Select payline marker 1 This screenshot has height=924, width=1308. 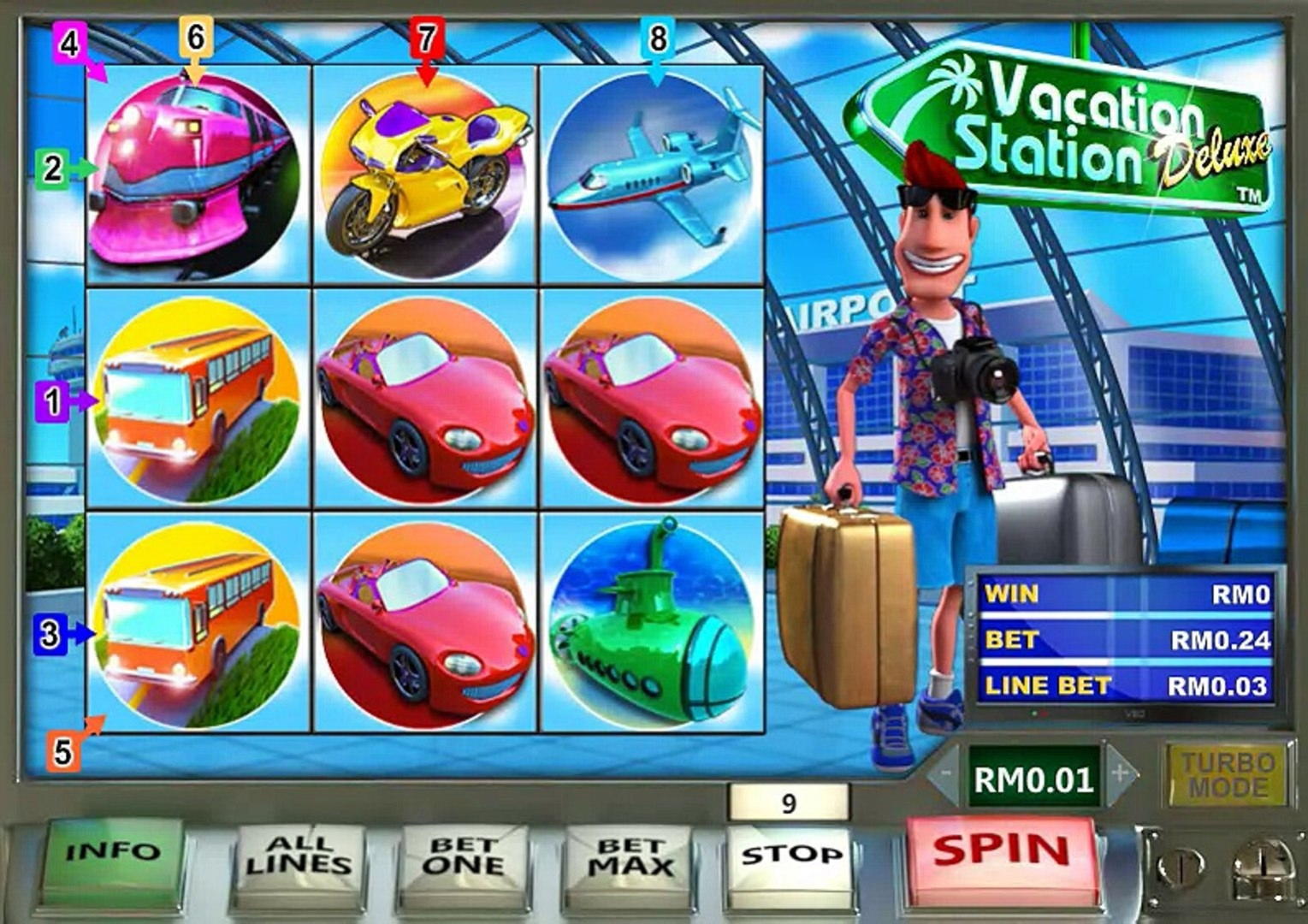tap(52, 400)
